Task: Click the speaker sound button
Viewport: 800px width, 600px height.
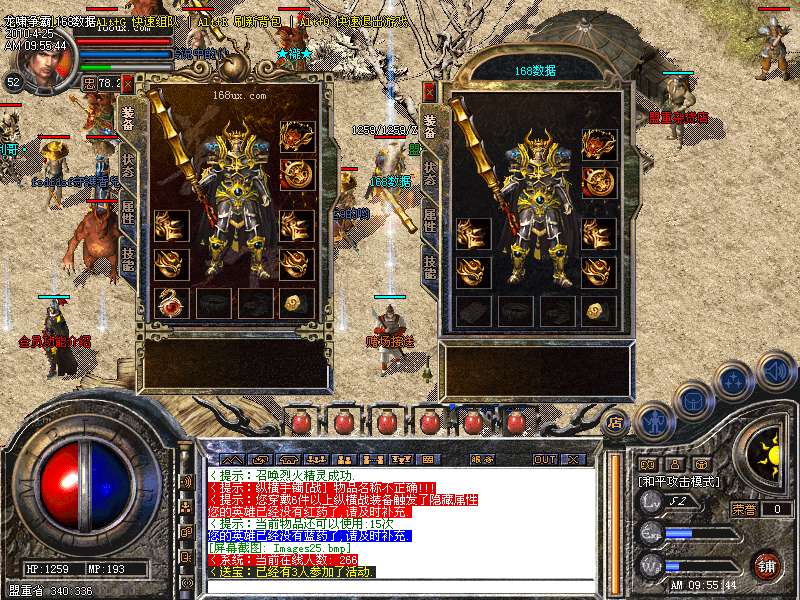Action: [x=775, y=371]
